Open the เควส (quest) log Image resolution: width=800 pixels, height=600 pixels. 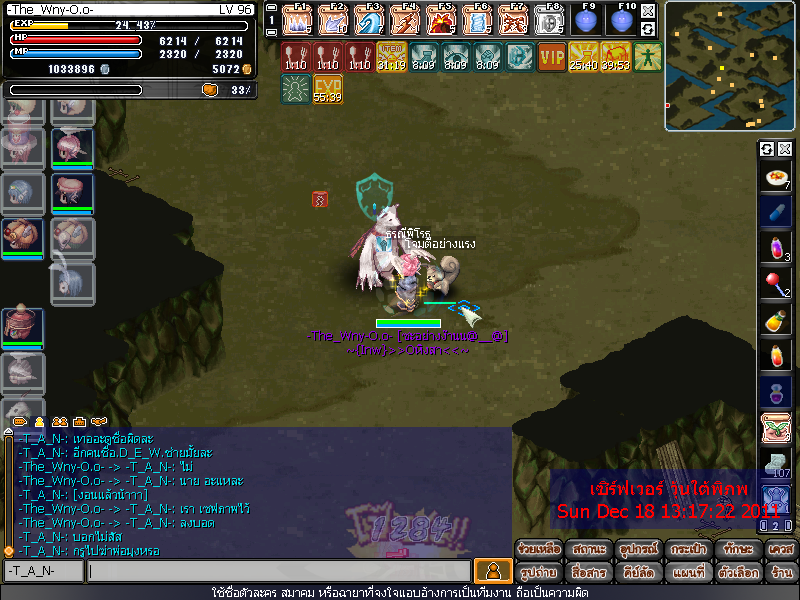click(781, 549)
